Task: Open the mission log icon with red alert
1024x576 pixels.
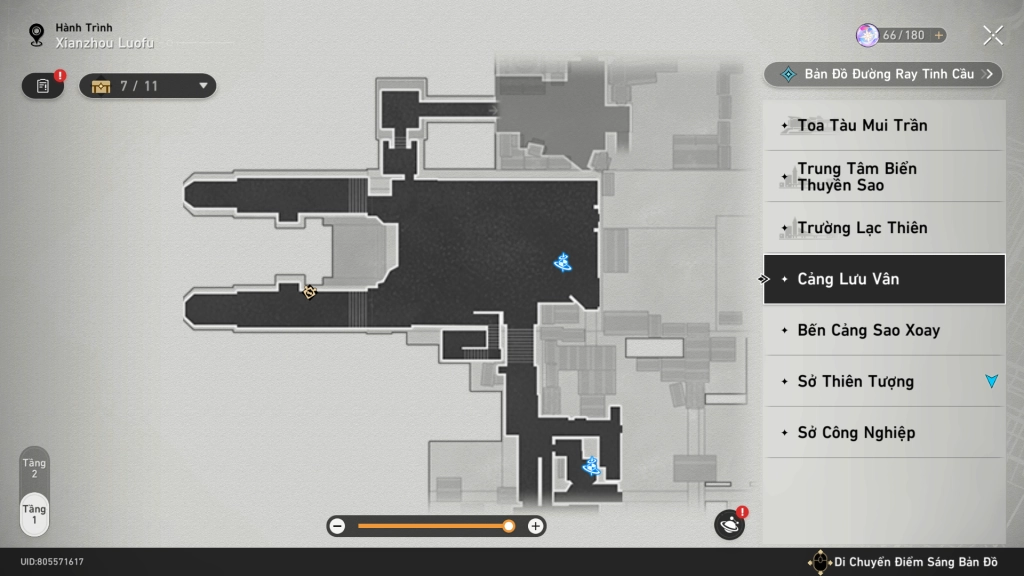Action: [43, 86]
